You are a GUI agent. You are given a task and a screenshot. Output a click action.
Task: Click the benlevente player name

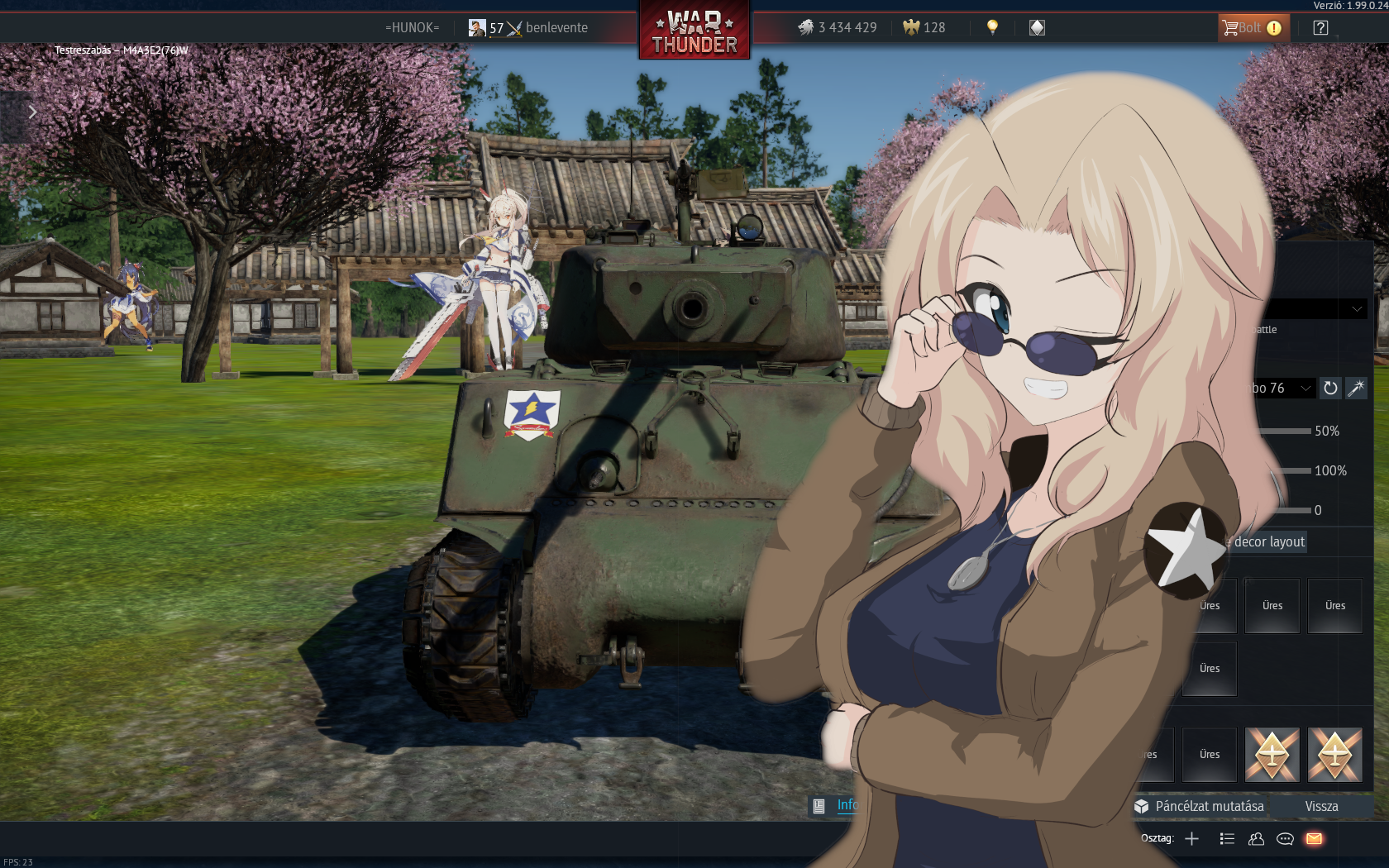point(556,27)
